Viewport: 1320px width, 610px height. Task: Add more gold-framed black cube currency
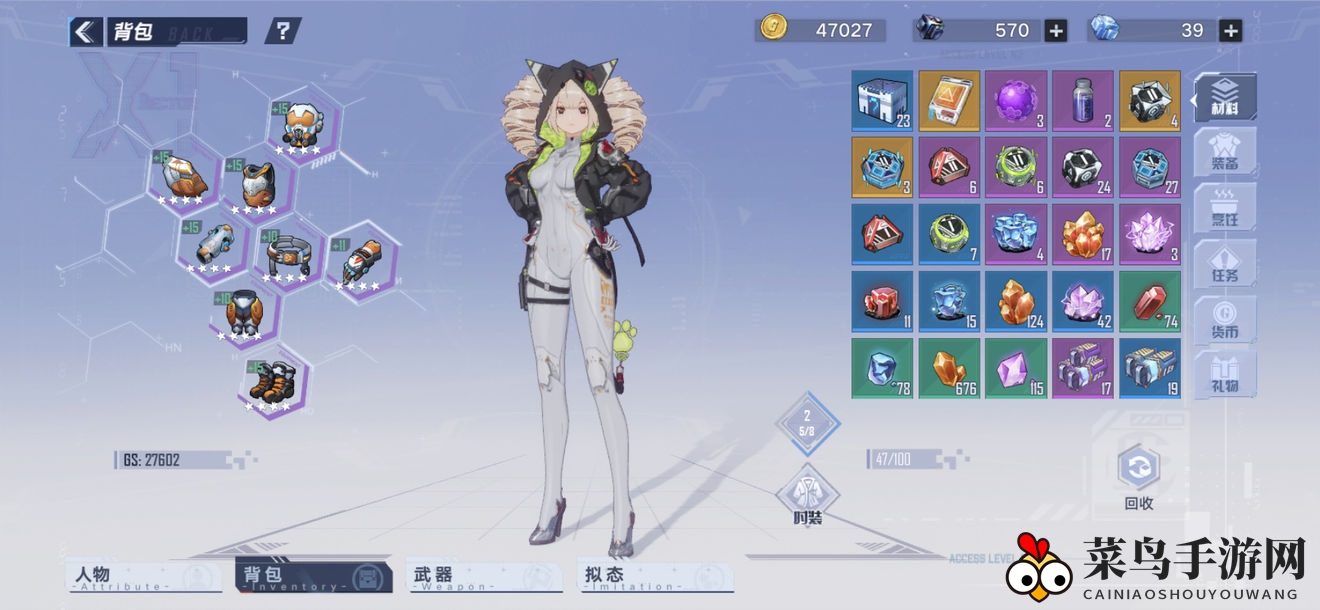[1056, 31]
